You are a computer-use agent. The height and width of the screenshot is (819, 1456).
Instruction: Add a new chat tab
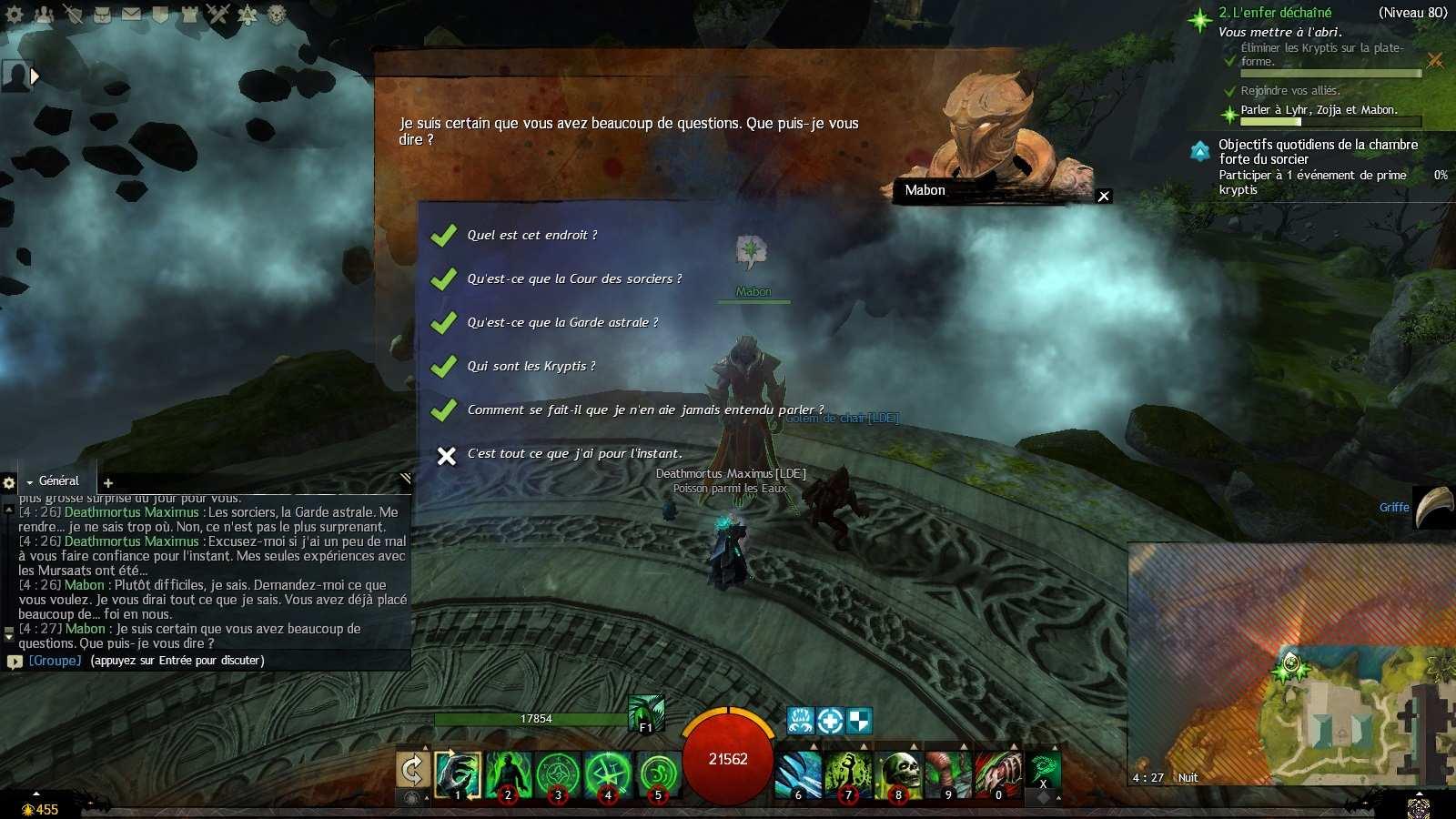108,483
